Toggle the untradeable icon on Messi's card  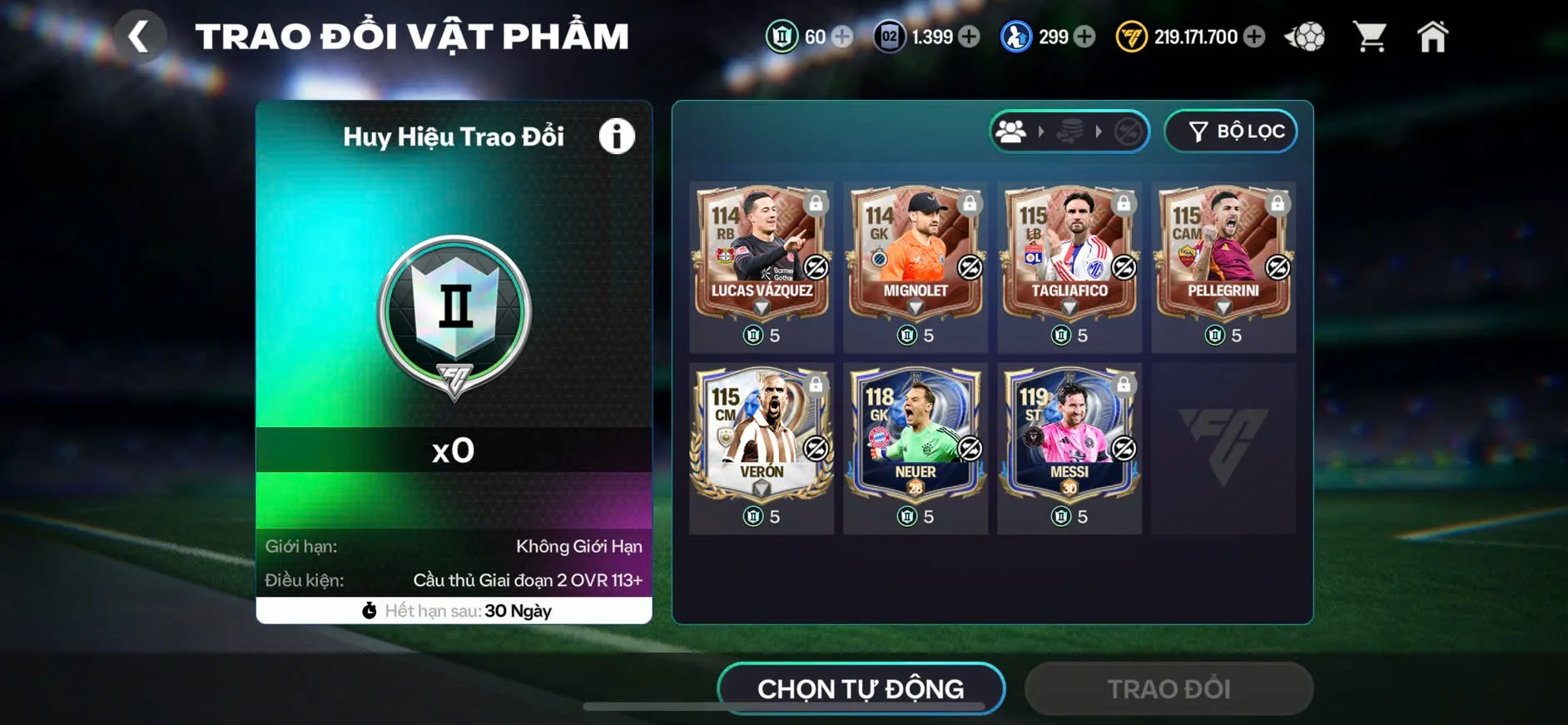tap(1123, 449)
